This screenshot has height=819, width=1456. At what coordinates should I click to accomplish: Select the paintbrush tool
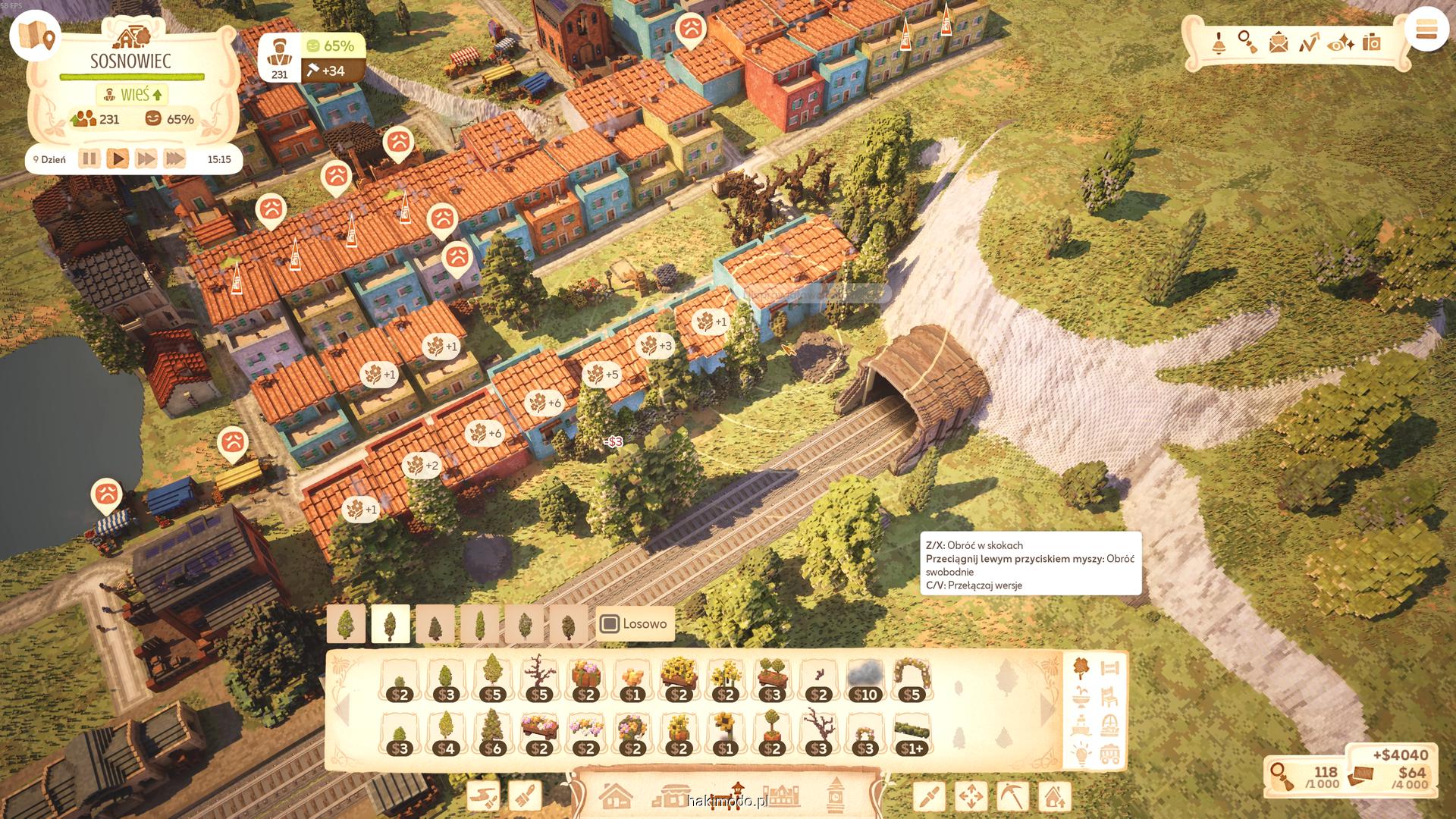(524, 796)
